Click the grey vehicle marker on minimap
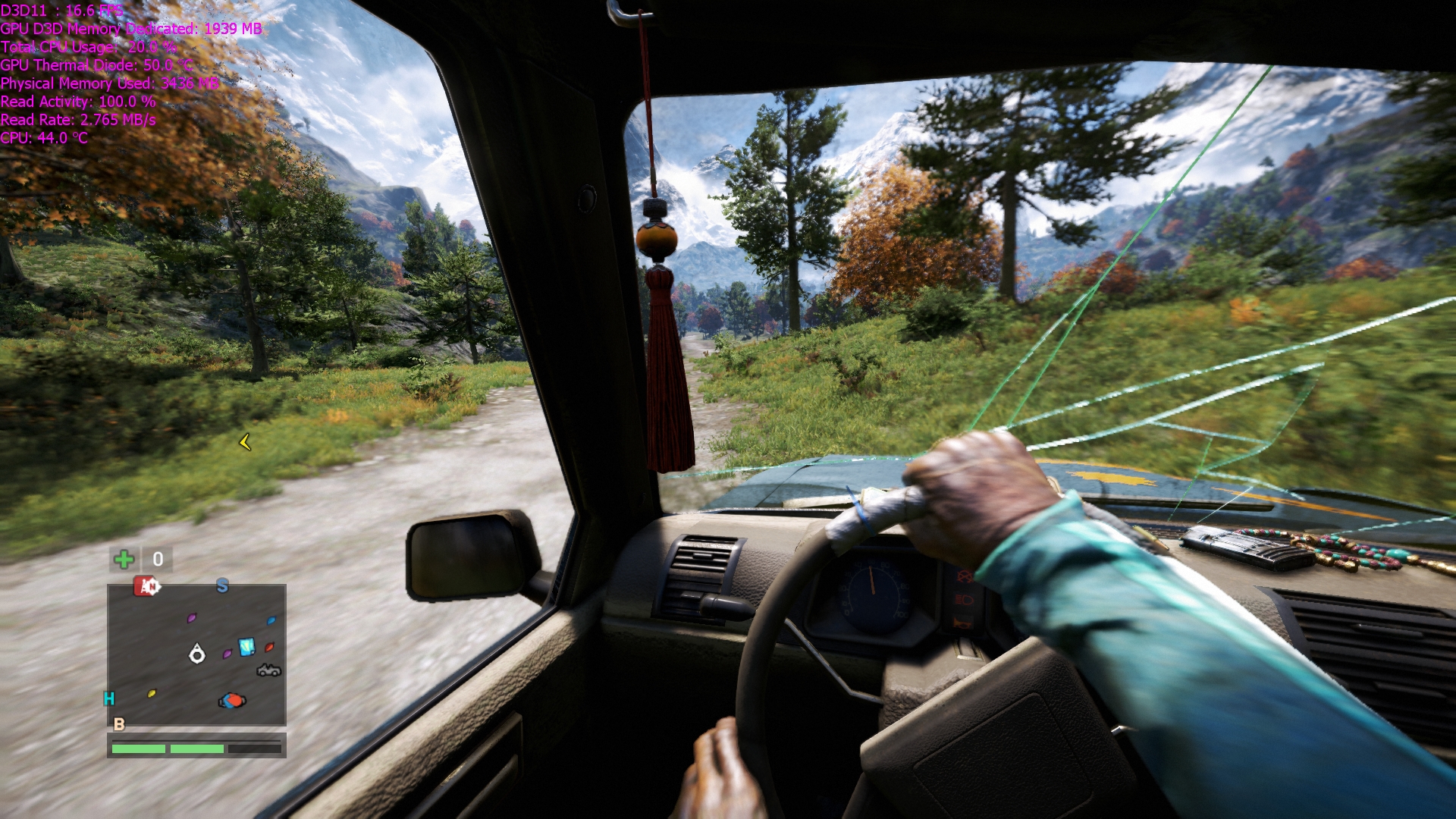 click(268, 670)
